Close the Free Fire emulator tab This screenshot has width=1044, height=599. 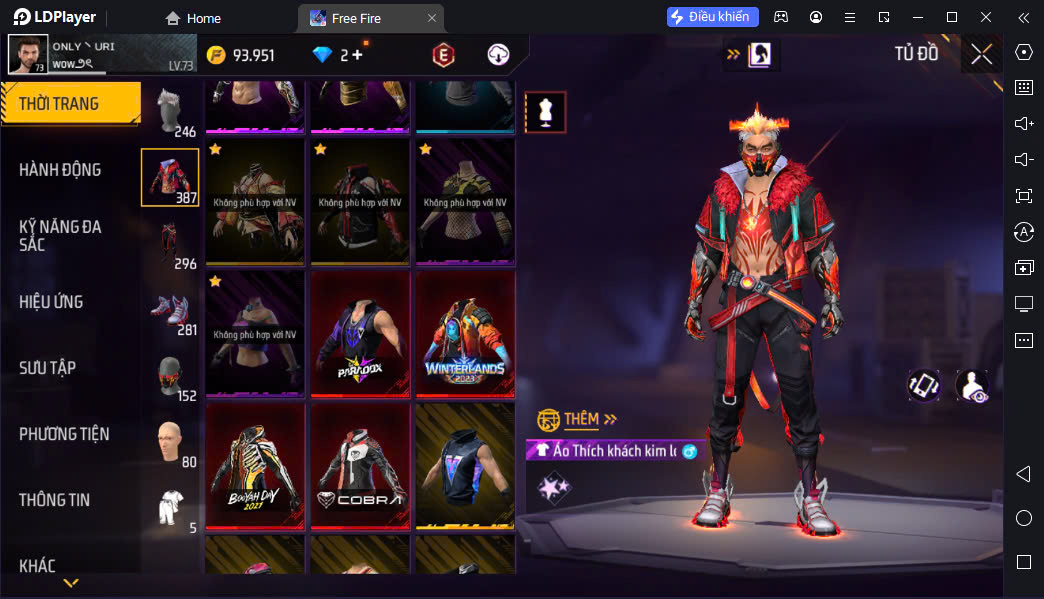pyautogui.click(x=431, y=18)
